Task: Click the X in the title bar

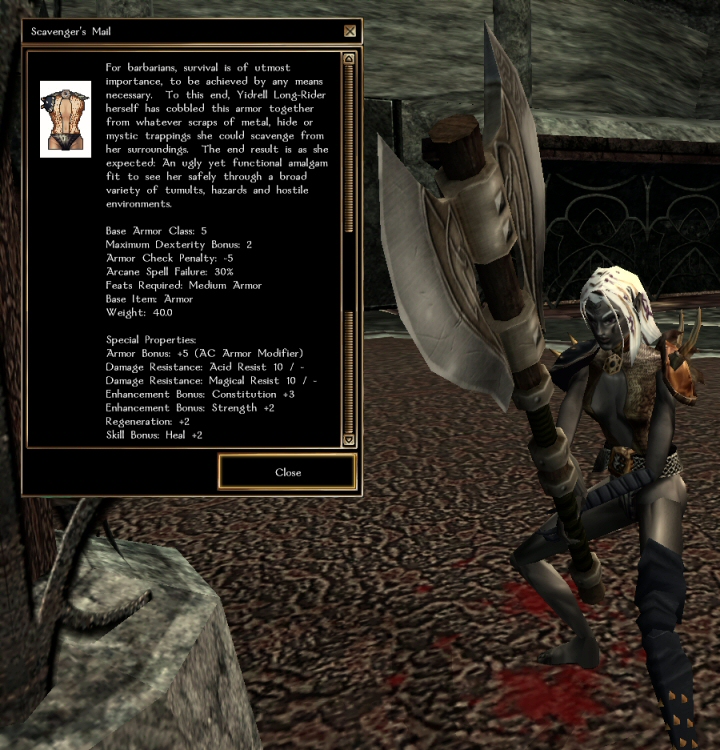Action: click(349, 31)
